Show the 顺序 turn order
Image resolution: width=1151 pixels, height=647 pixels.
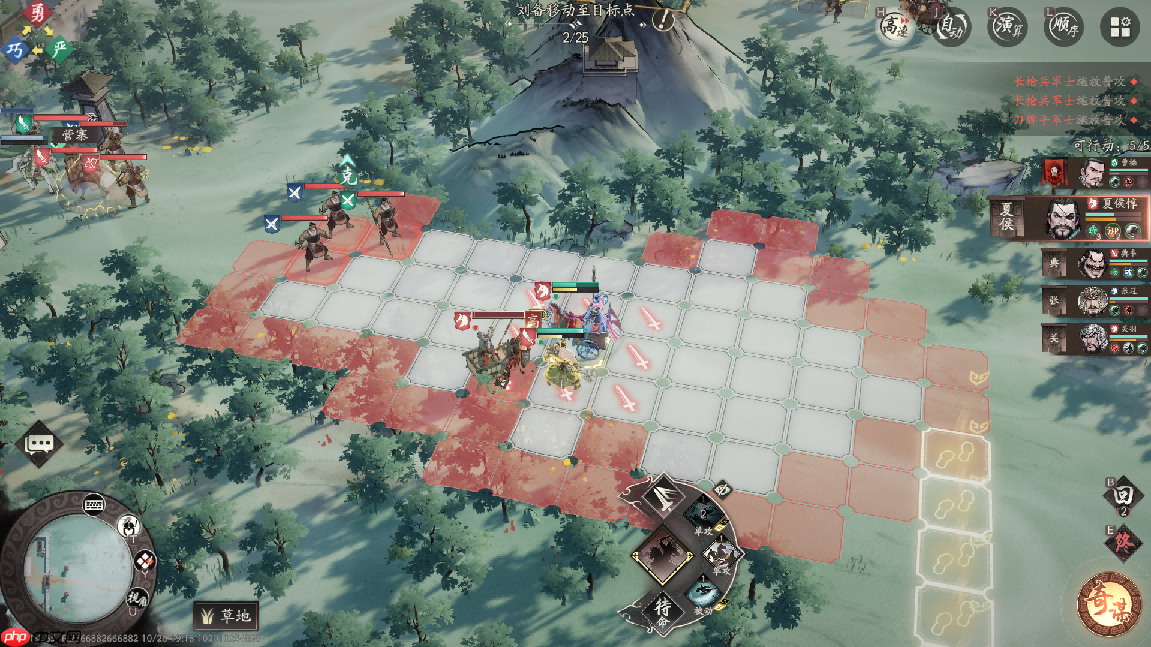(x=1064, y=28)
